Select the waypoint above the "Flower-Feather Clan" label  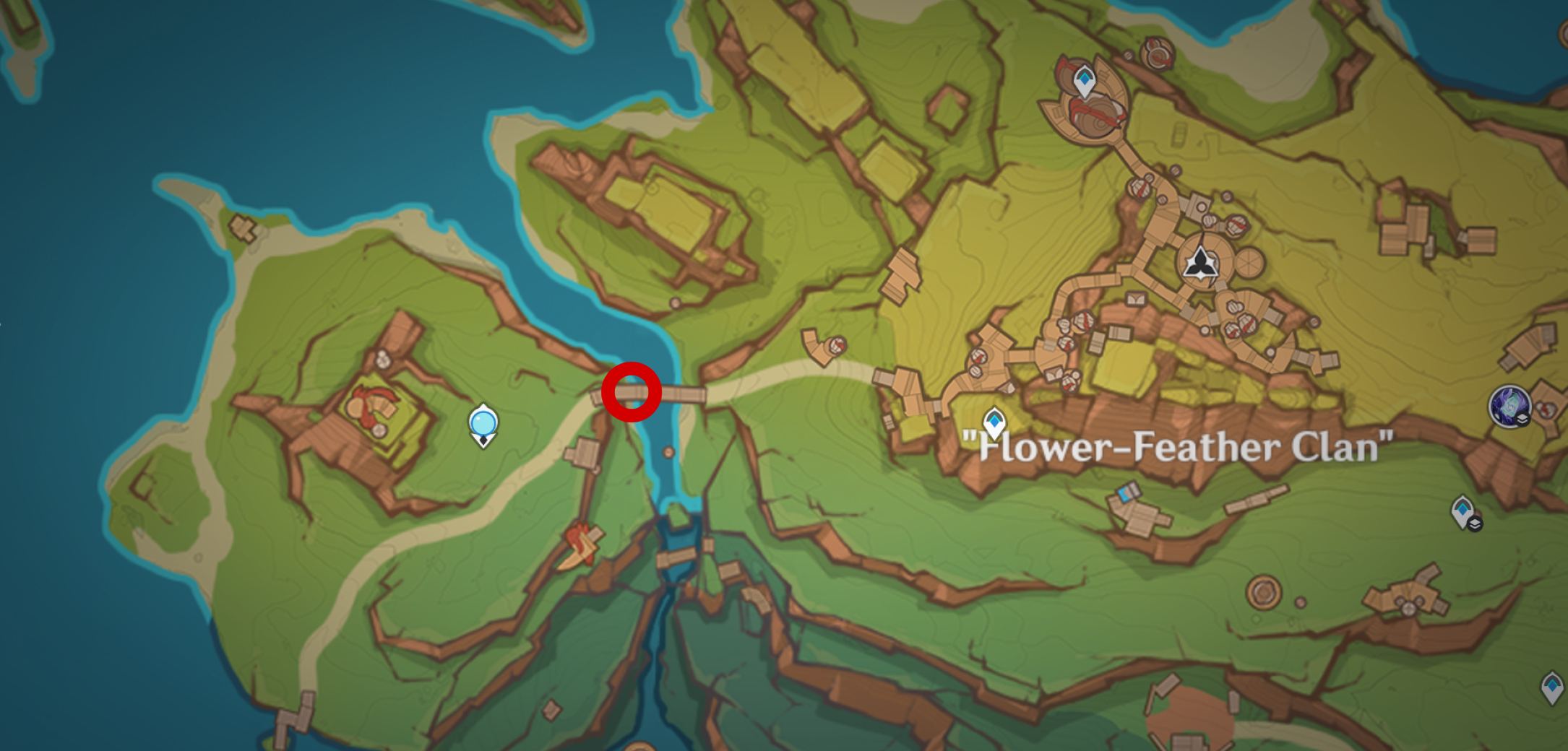[994, 422]
